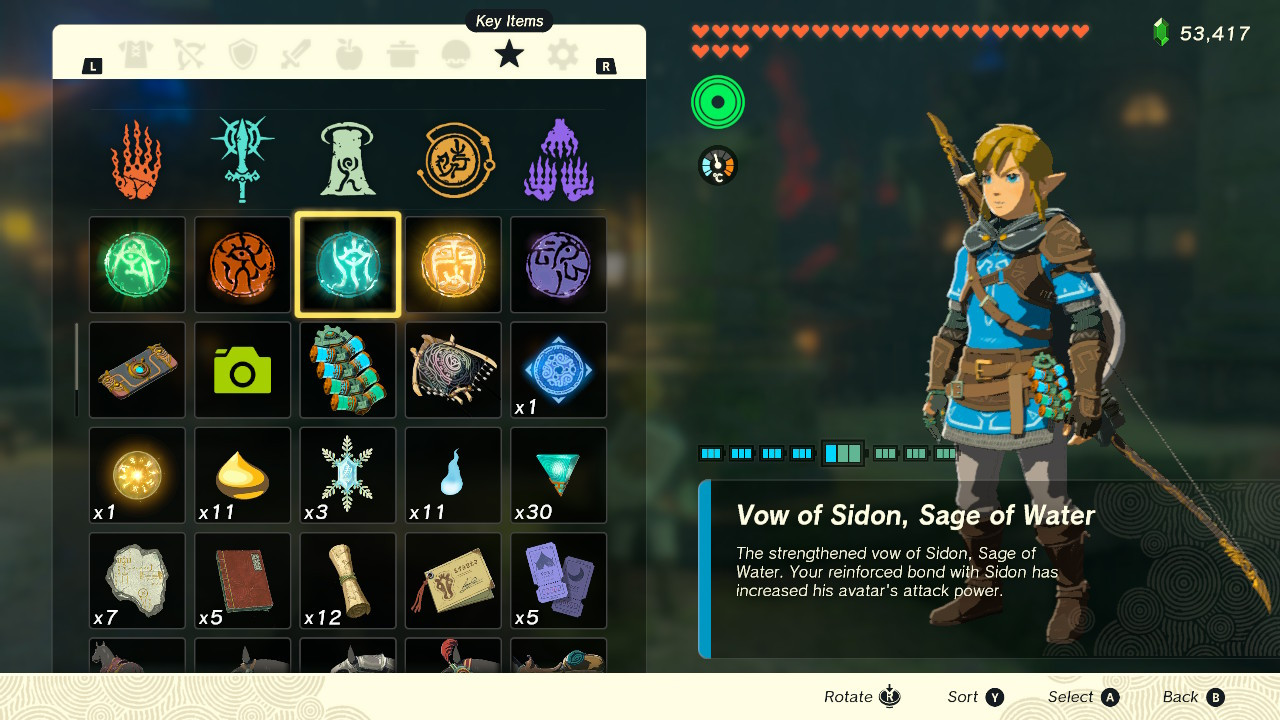
Task: Click the energy cell battery gauge
Action: point(843,453)
